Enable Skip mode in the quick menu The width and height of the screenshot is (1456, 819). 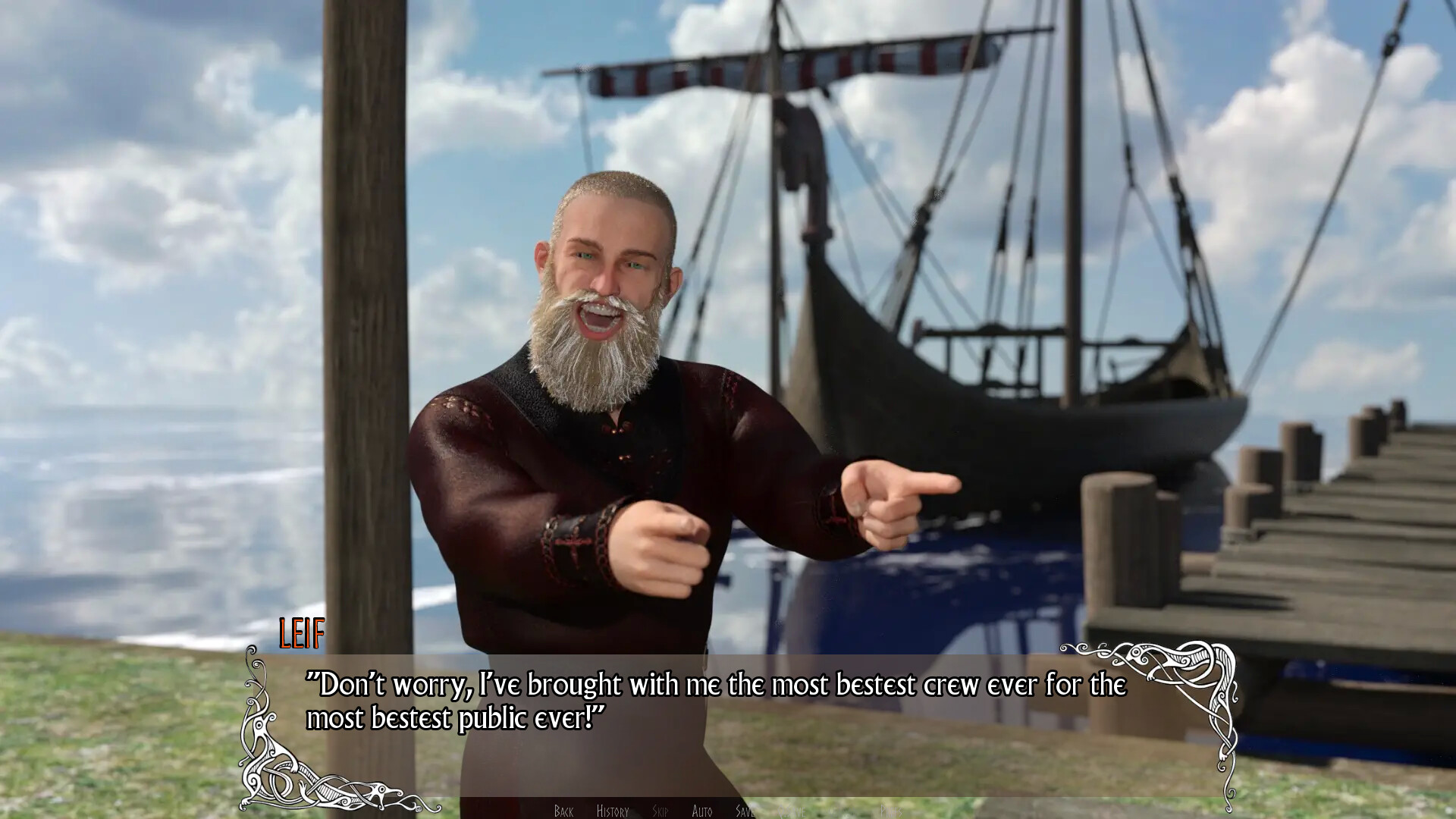point(660,810)
